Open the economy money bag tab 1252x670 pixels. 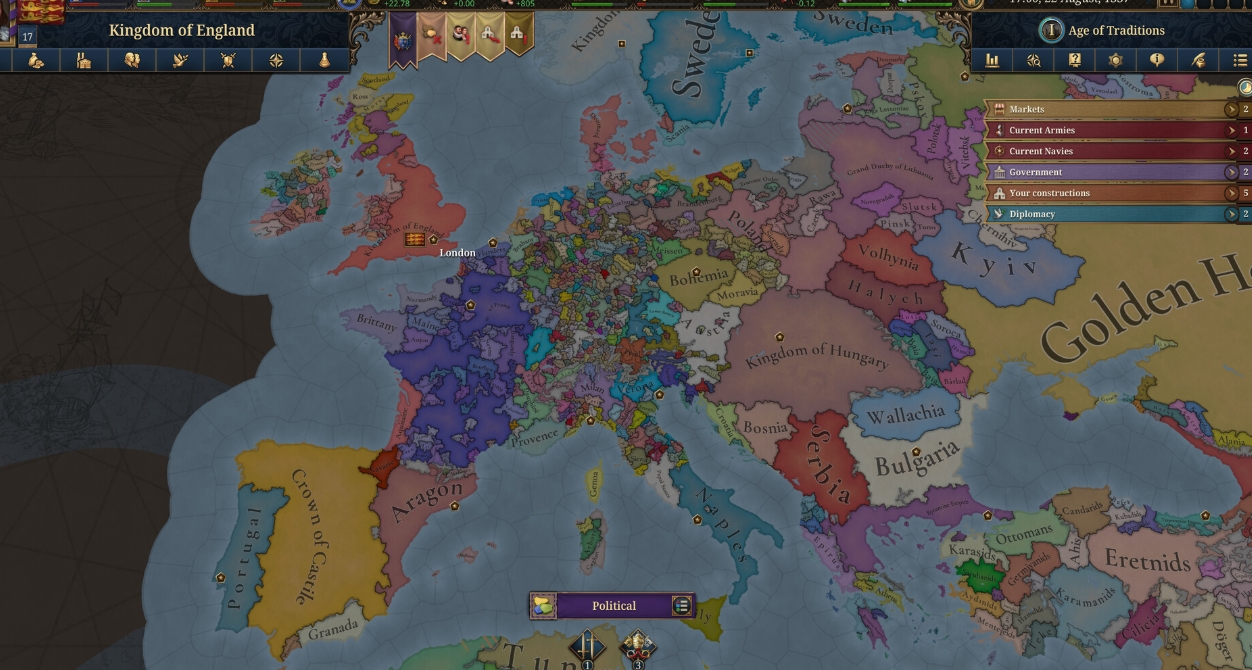point(36,61)
